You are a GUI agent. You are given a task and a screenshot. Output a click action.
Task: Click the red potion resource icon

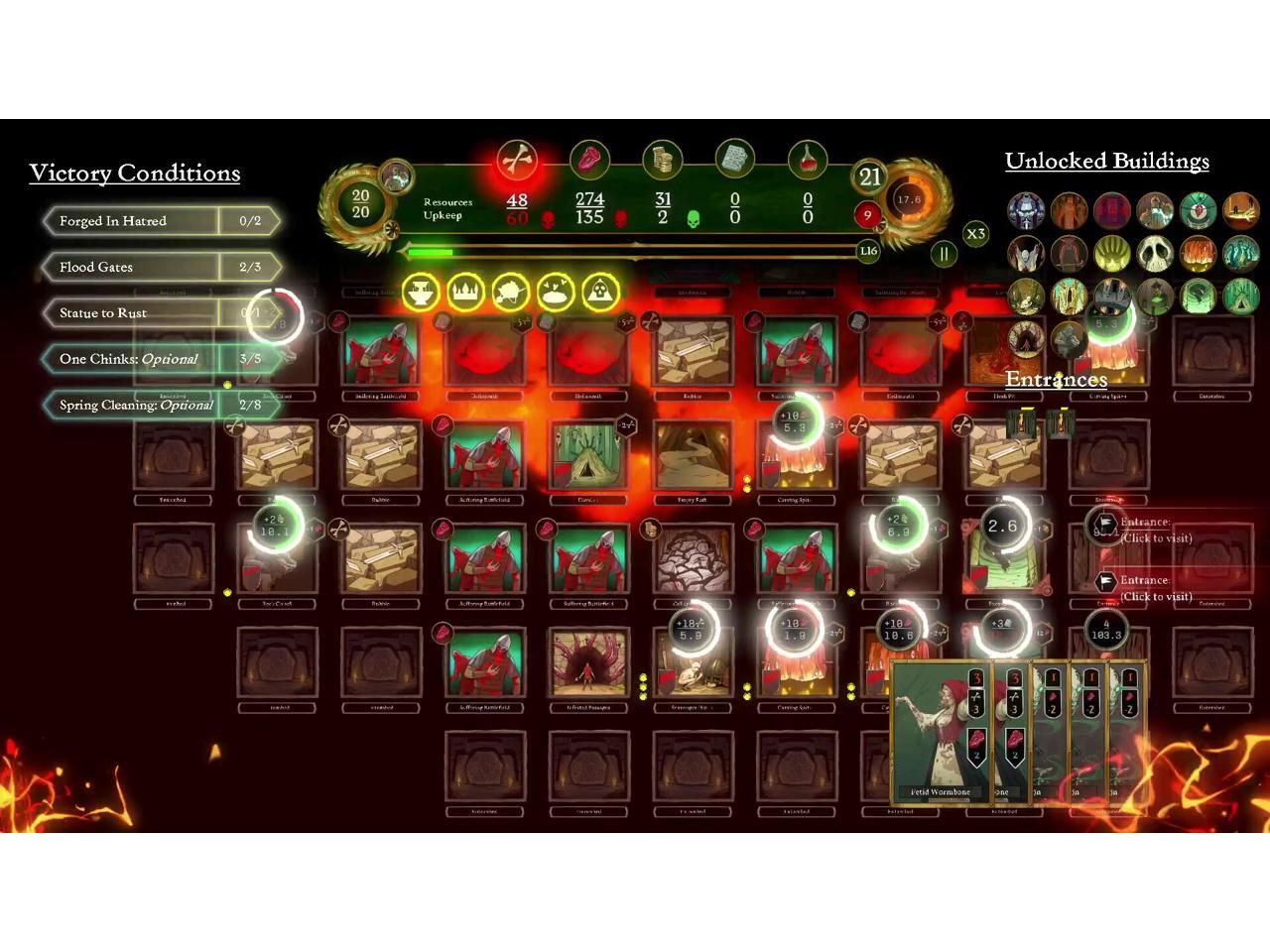pyautogui.click(x=807, y=159)
